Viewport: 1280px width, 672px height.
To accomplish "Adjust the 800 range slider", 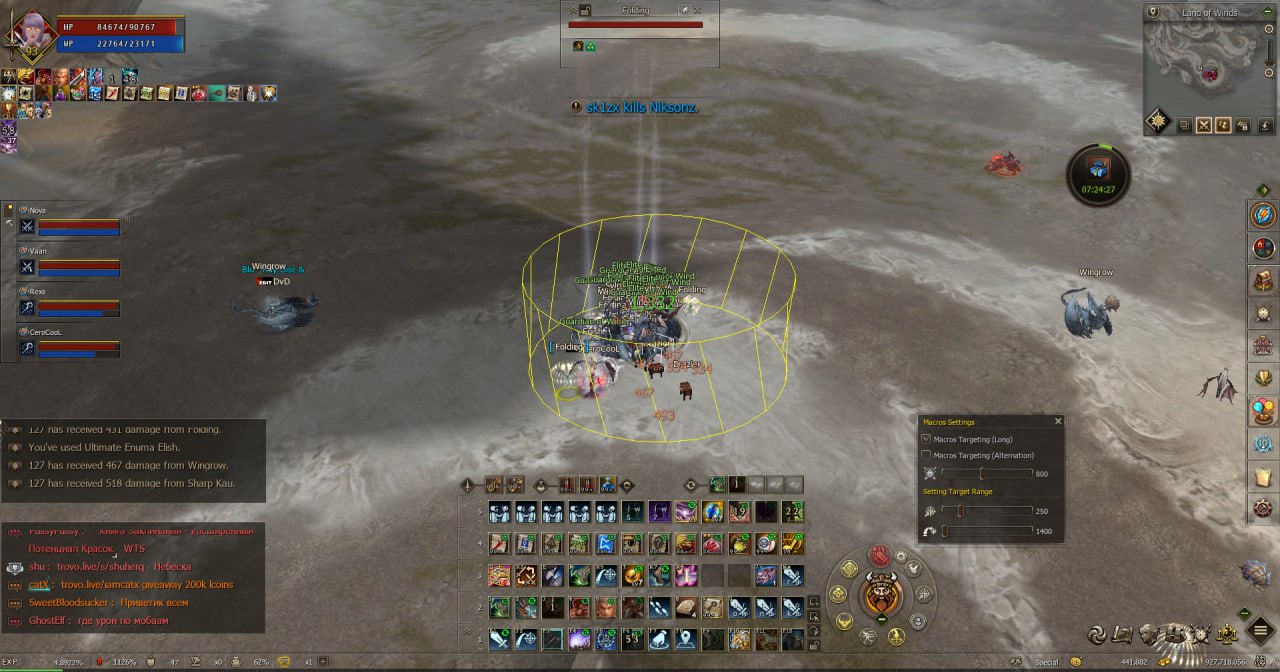I will tap(981, 474).
